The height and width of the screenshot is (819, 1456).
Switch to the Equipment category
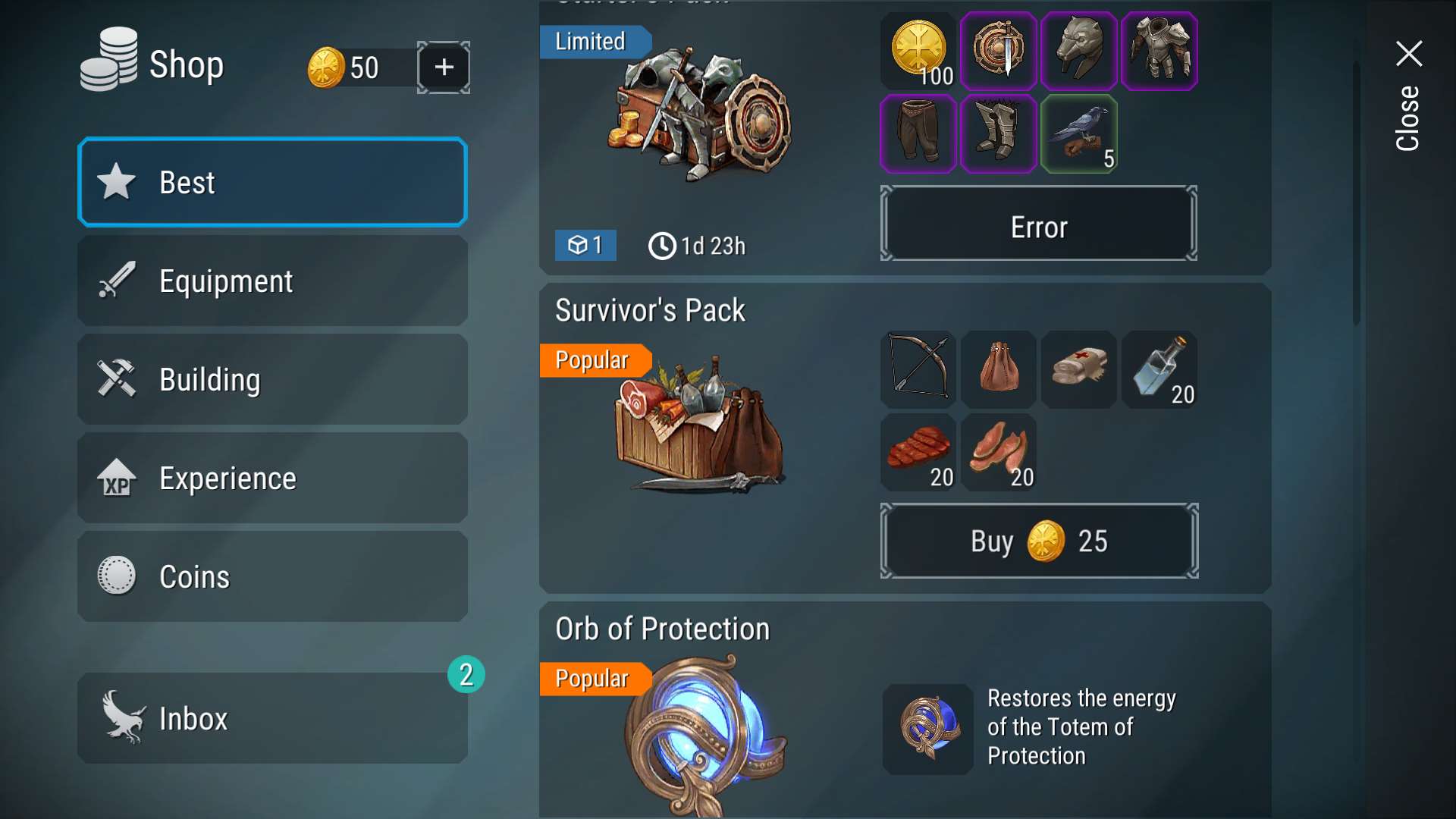point(272,281)
